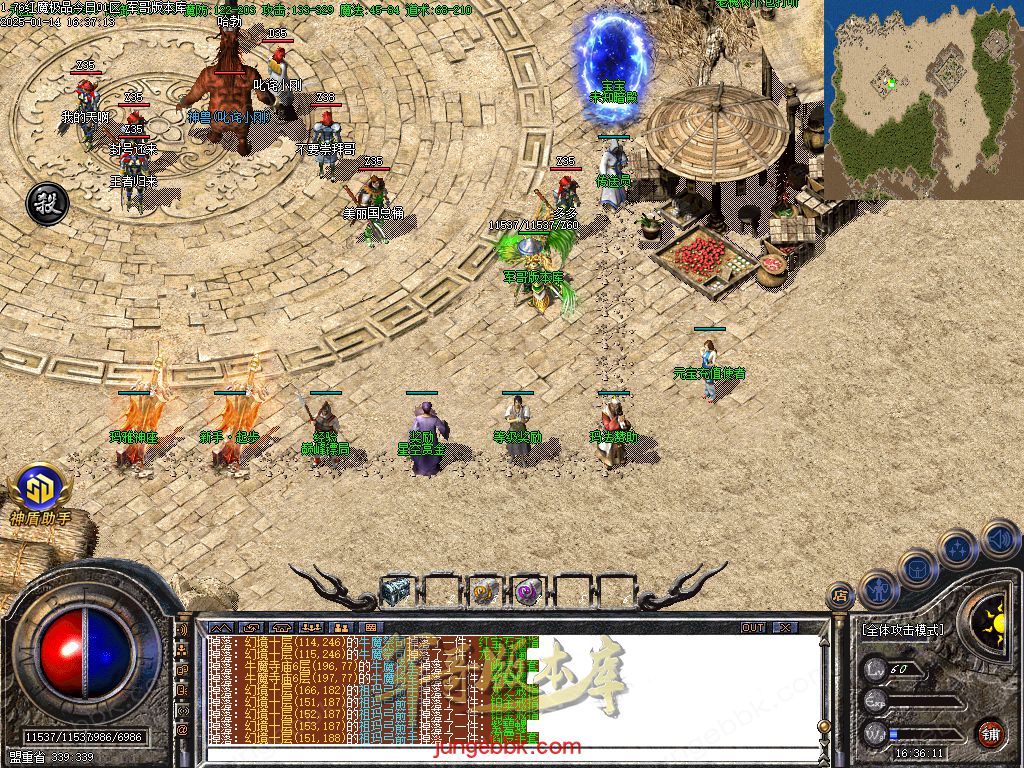Open the minimap in the corner
The width and height of the screenshot is (1024, 768).
[x=923, y=98]
